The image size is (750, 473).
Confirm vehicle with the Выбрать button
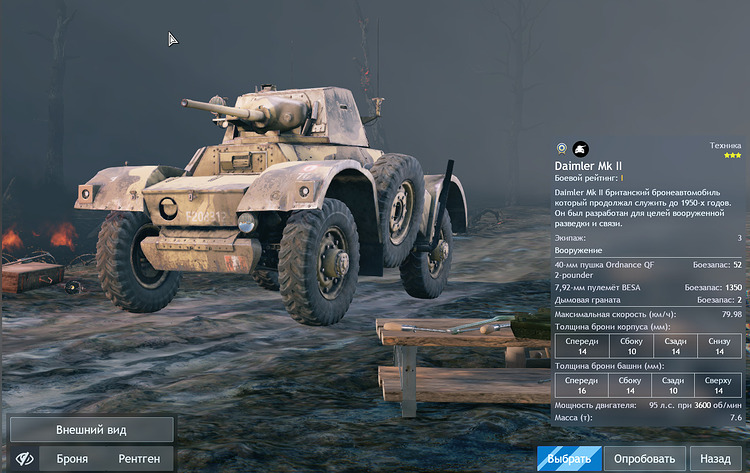(x=570, y=458)
